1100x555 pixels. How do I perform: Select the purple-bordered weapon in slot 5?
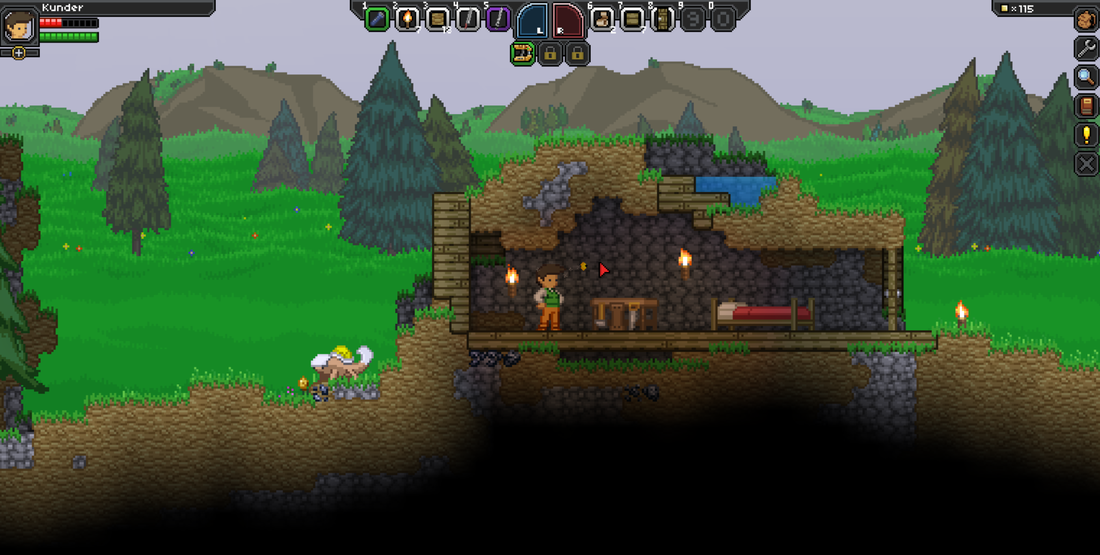[497, 19]
